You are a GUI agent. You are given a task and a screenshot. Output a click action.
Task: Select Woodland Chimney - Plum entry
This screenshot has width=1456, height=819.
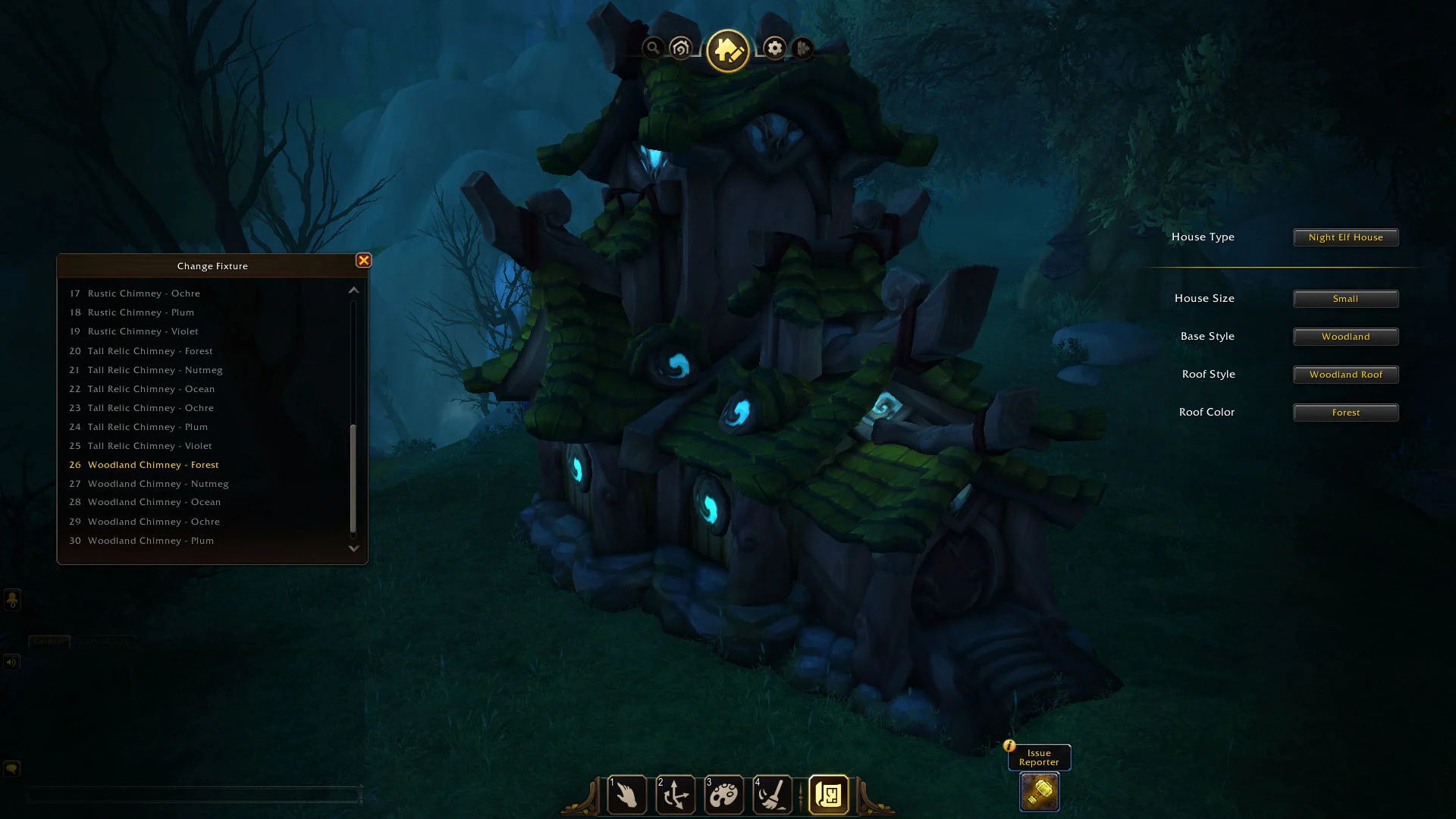click(x=150, y=541)
